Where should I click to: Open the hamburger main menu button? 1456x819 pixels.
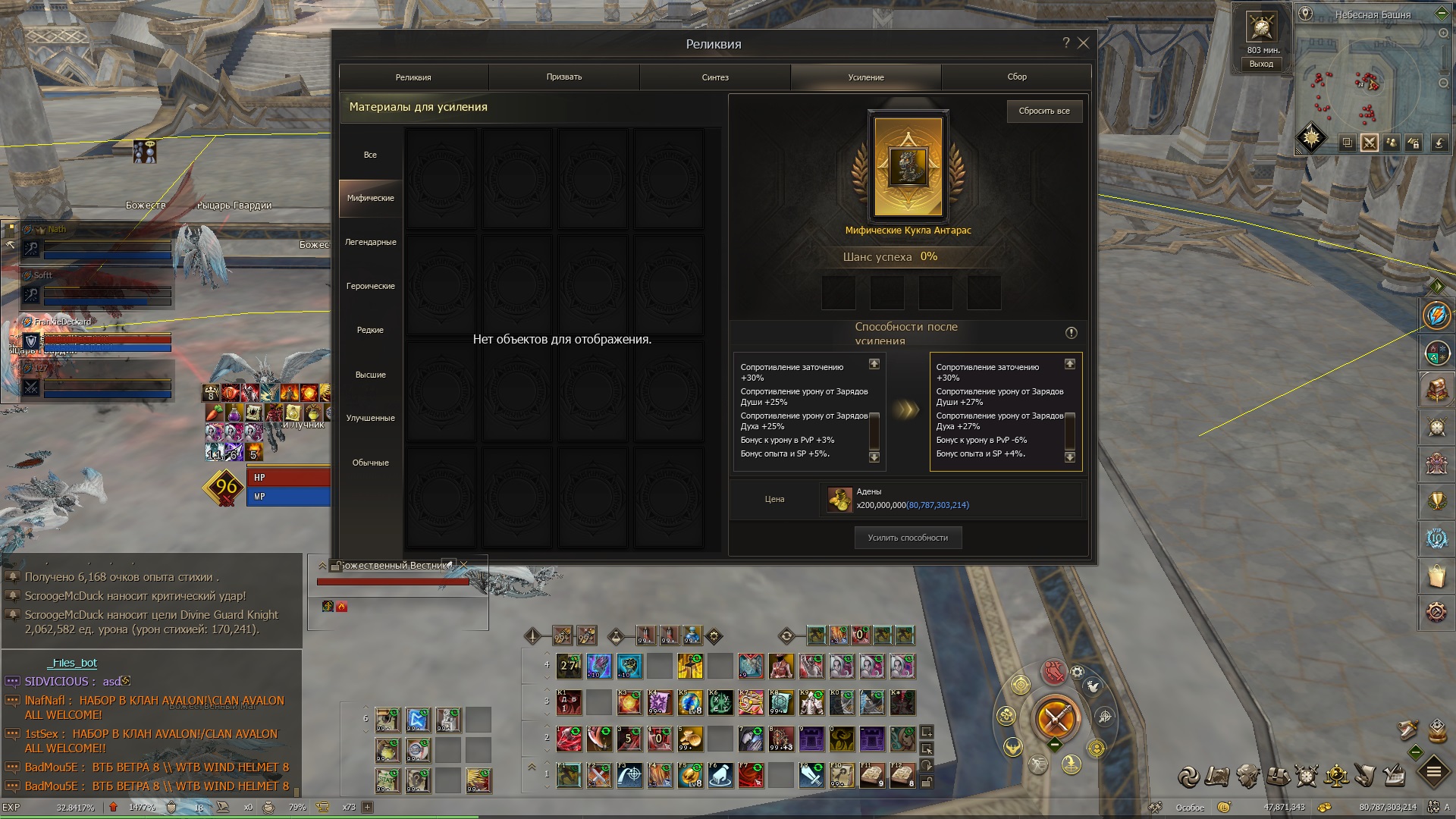coord(1433,773)
